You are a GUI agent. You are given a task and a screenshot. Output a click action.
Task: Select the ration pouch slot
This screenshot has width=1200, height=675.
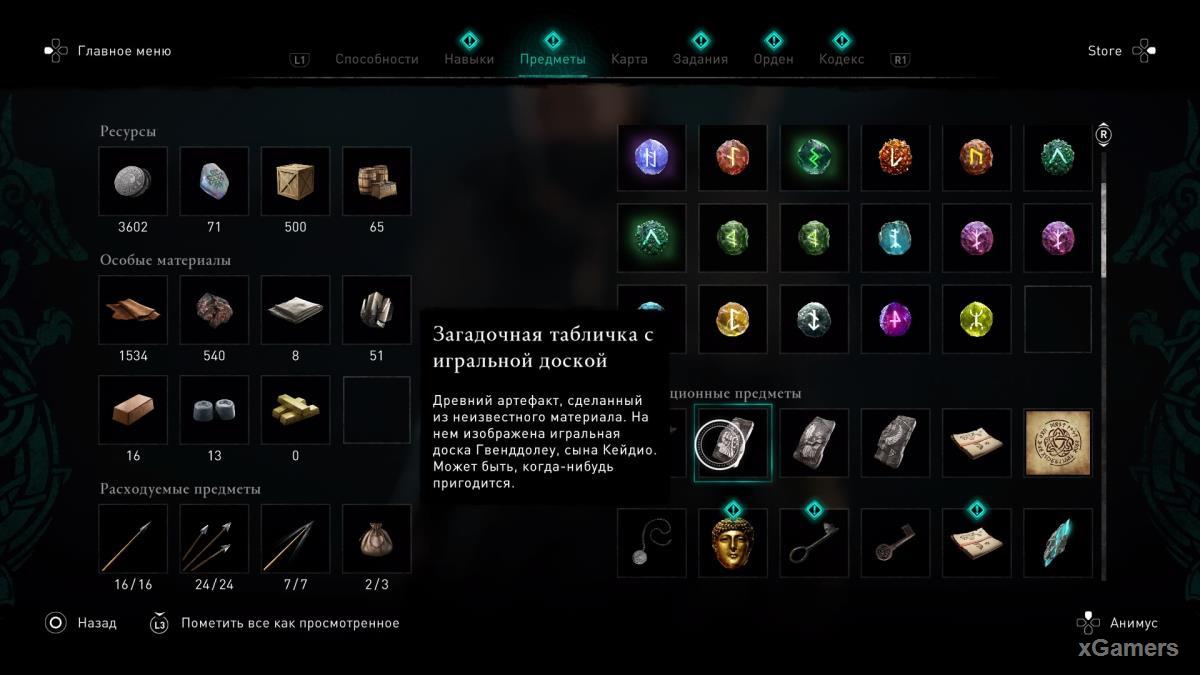click(376, 539)
